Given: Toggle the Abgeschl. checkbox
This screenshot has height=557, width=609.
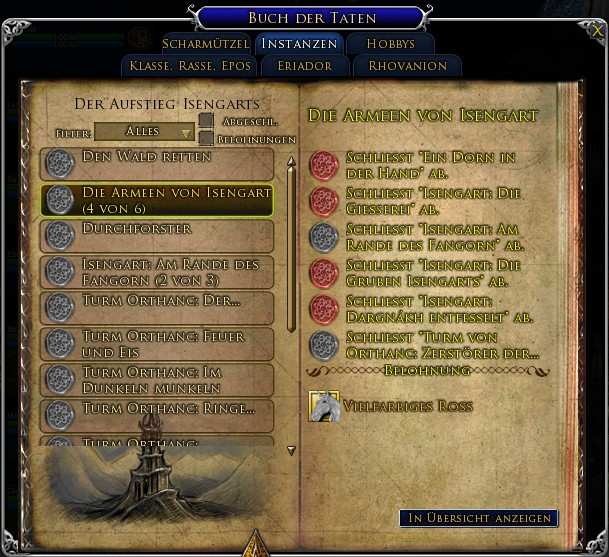Looking at the screenshot, I should tap(206, 121).
